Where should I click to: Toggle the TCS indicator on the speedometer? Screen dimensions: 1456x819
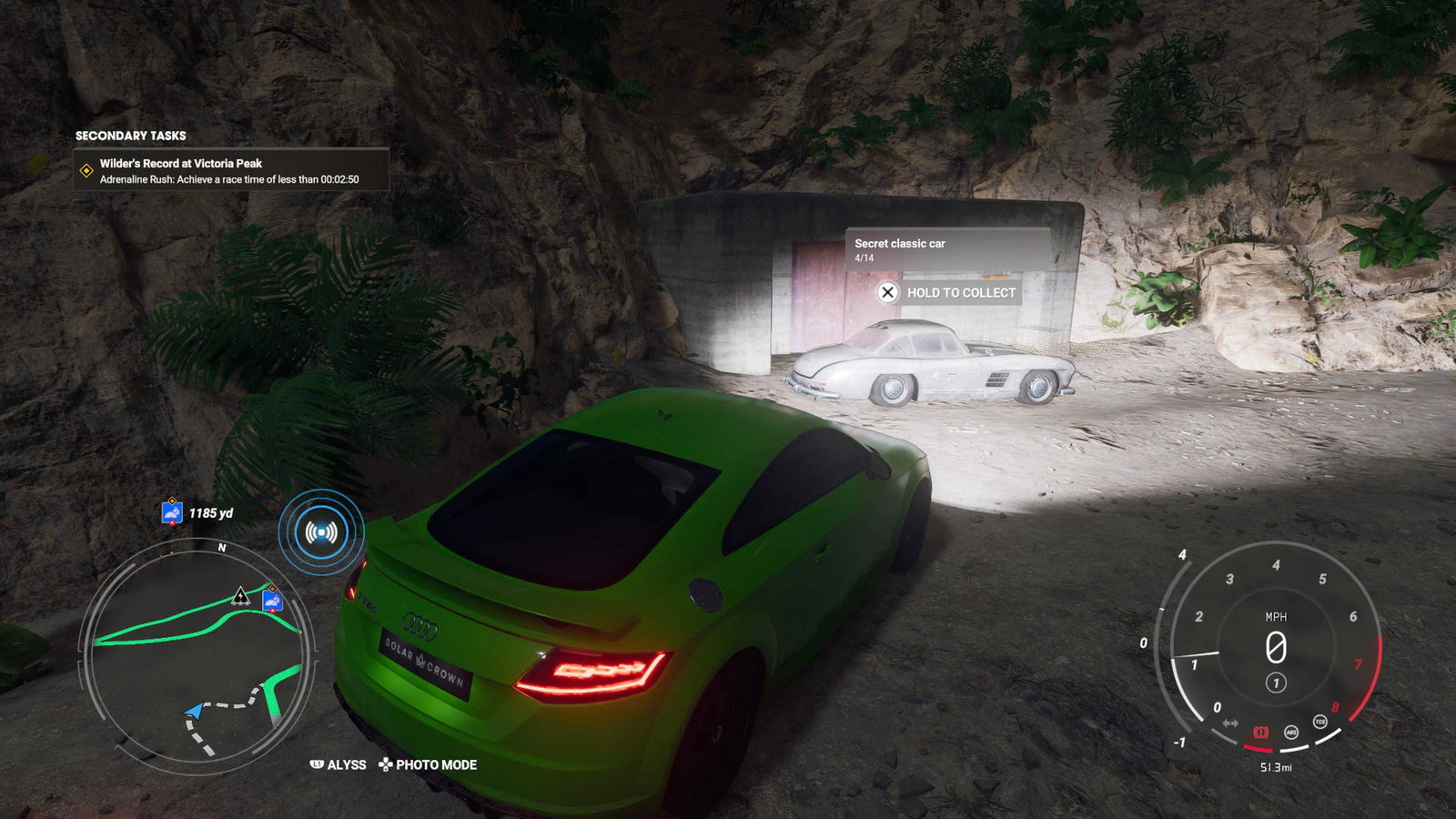click(1319, 722)
